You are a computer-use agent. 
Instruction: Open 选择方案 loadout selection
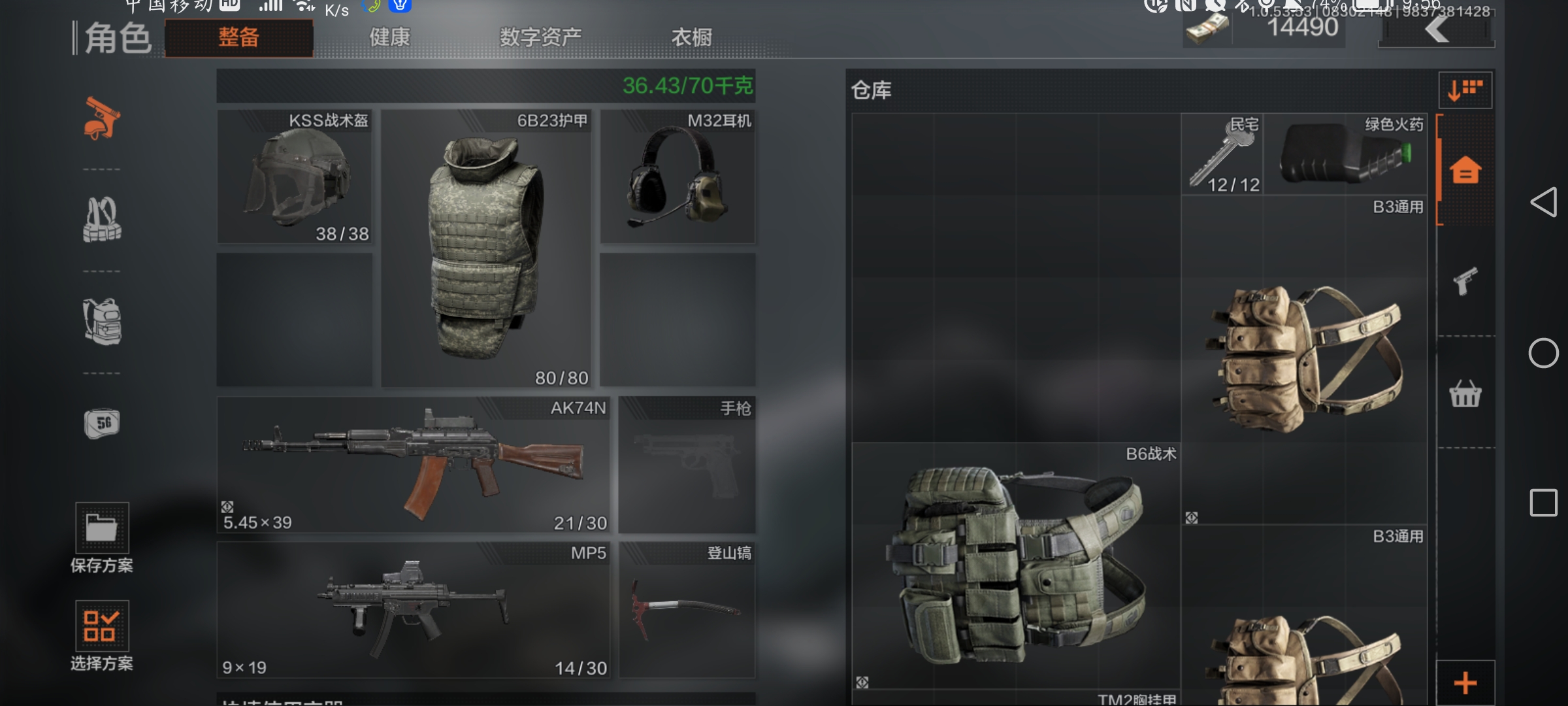102,635
